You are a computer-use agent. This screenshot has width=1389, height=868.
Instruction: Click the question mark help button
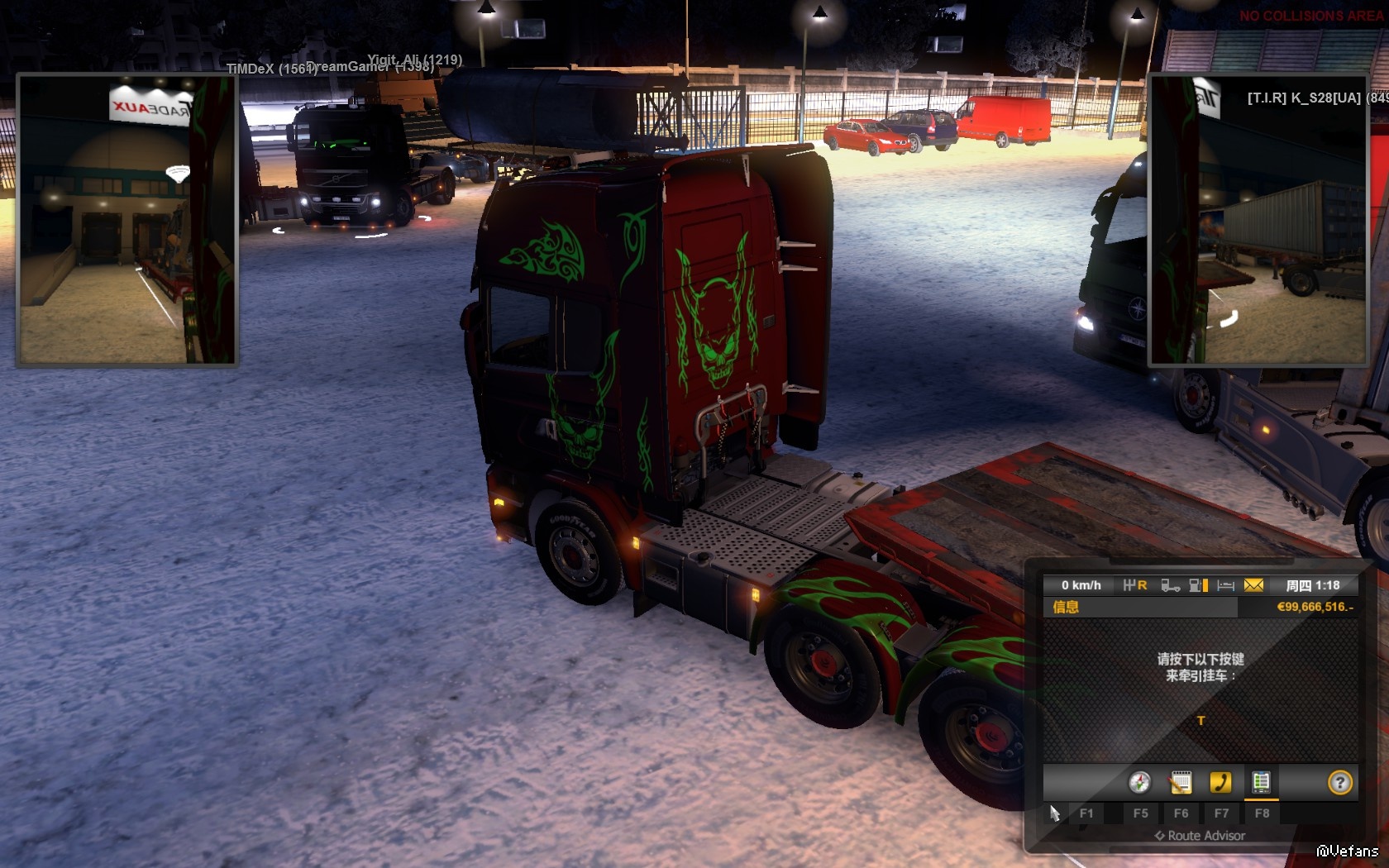click(1339, 782)
